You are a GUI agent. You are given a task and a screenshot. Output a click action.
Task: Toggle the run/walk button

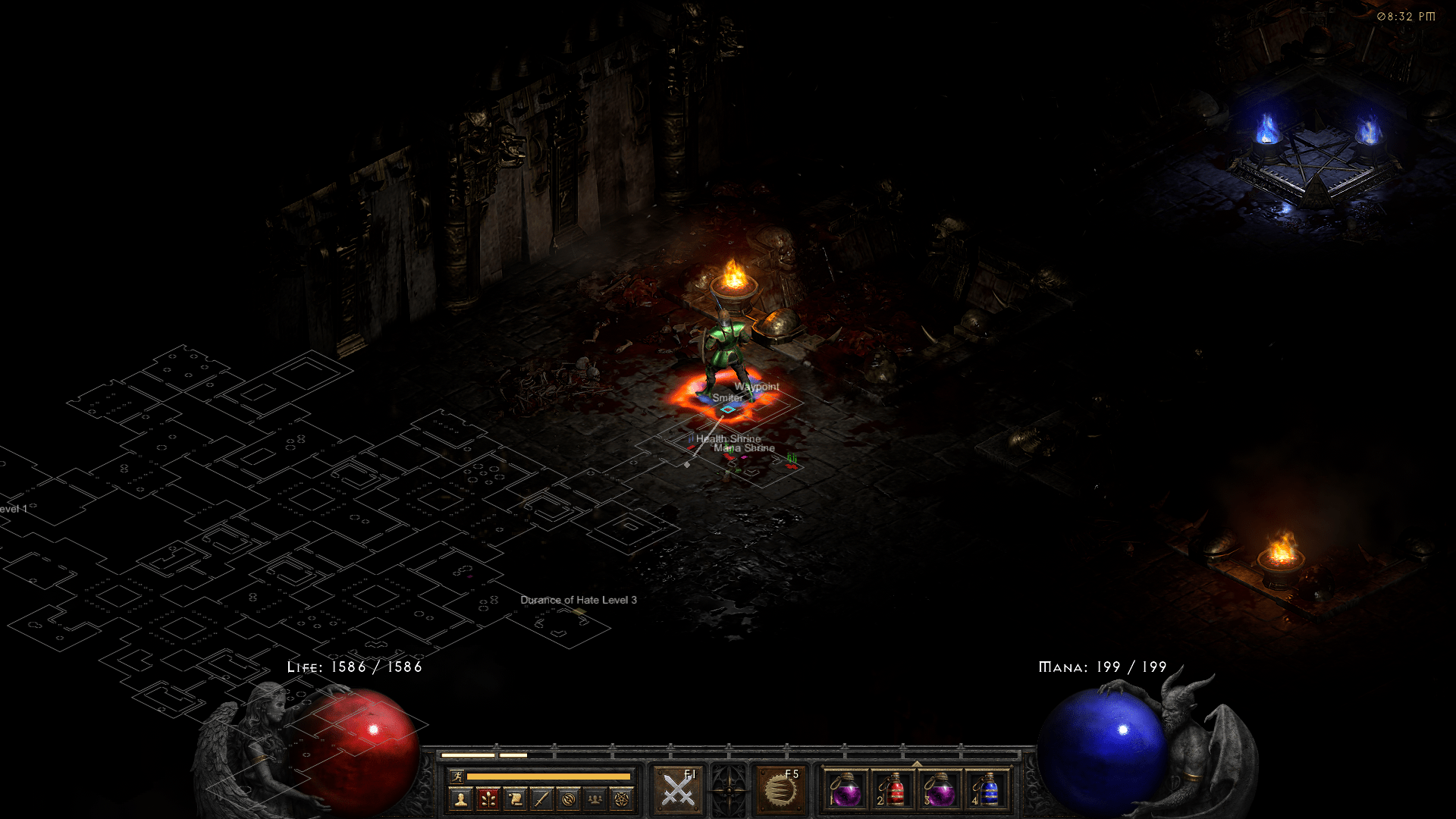tap(457, 776)
